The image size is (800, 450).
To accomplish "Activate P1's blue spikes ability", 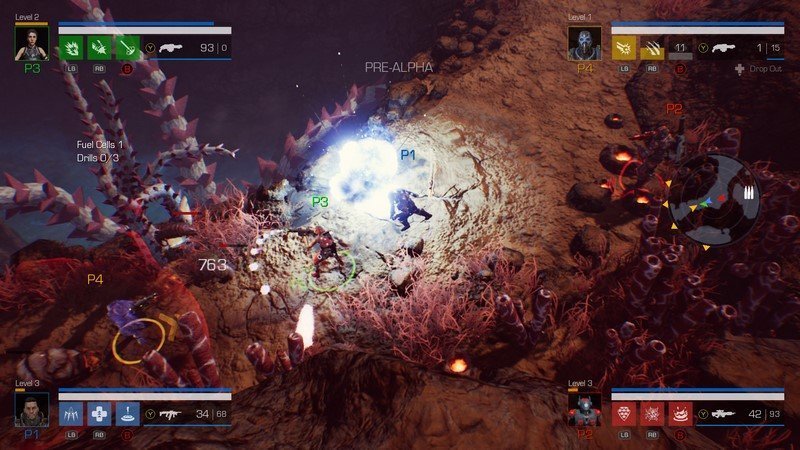I will [x=72, y=414].
